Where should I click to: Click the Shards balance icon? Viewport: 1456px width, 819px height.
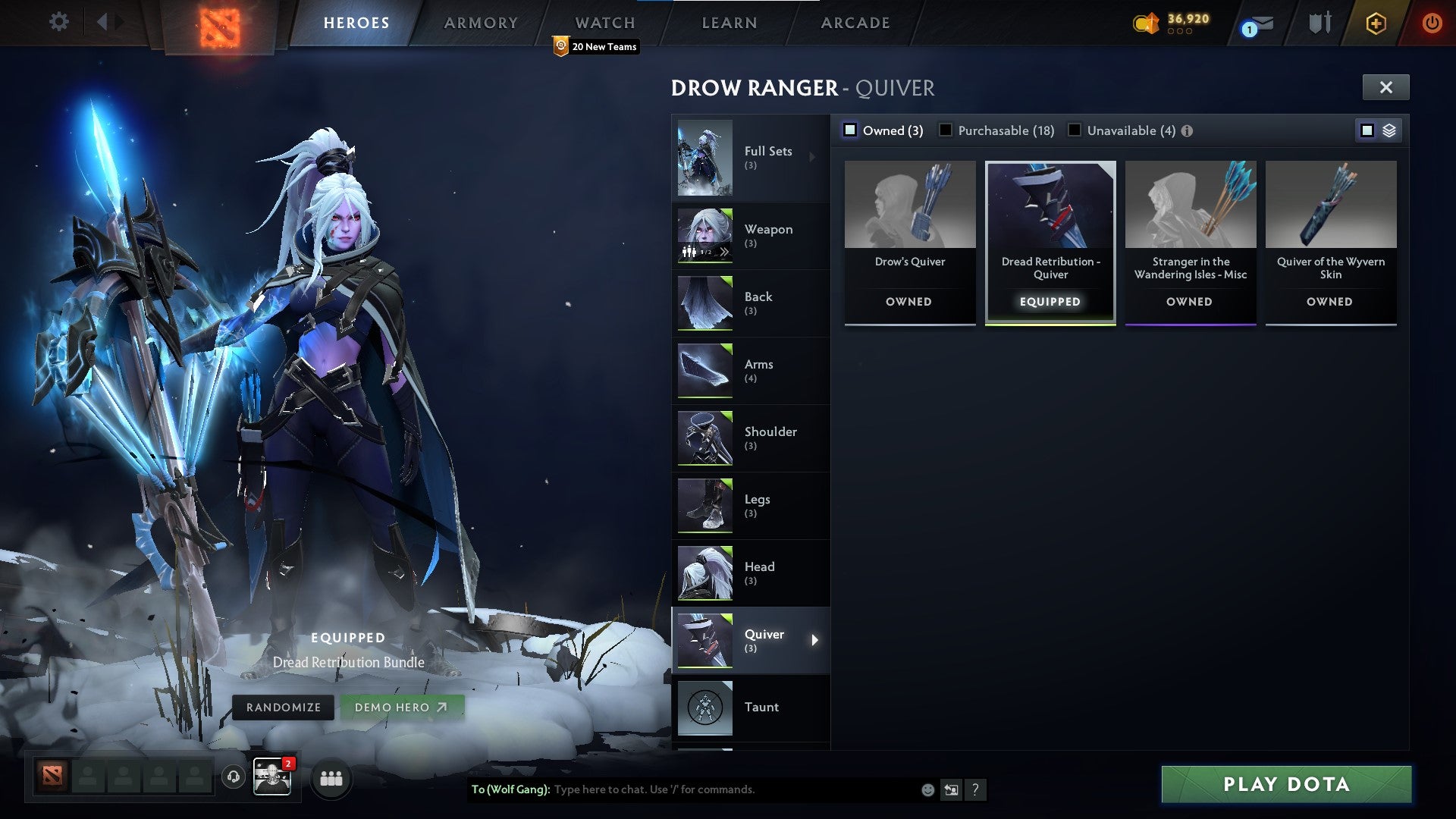(1145, 24)
